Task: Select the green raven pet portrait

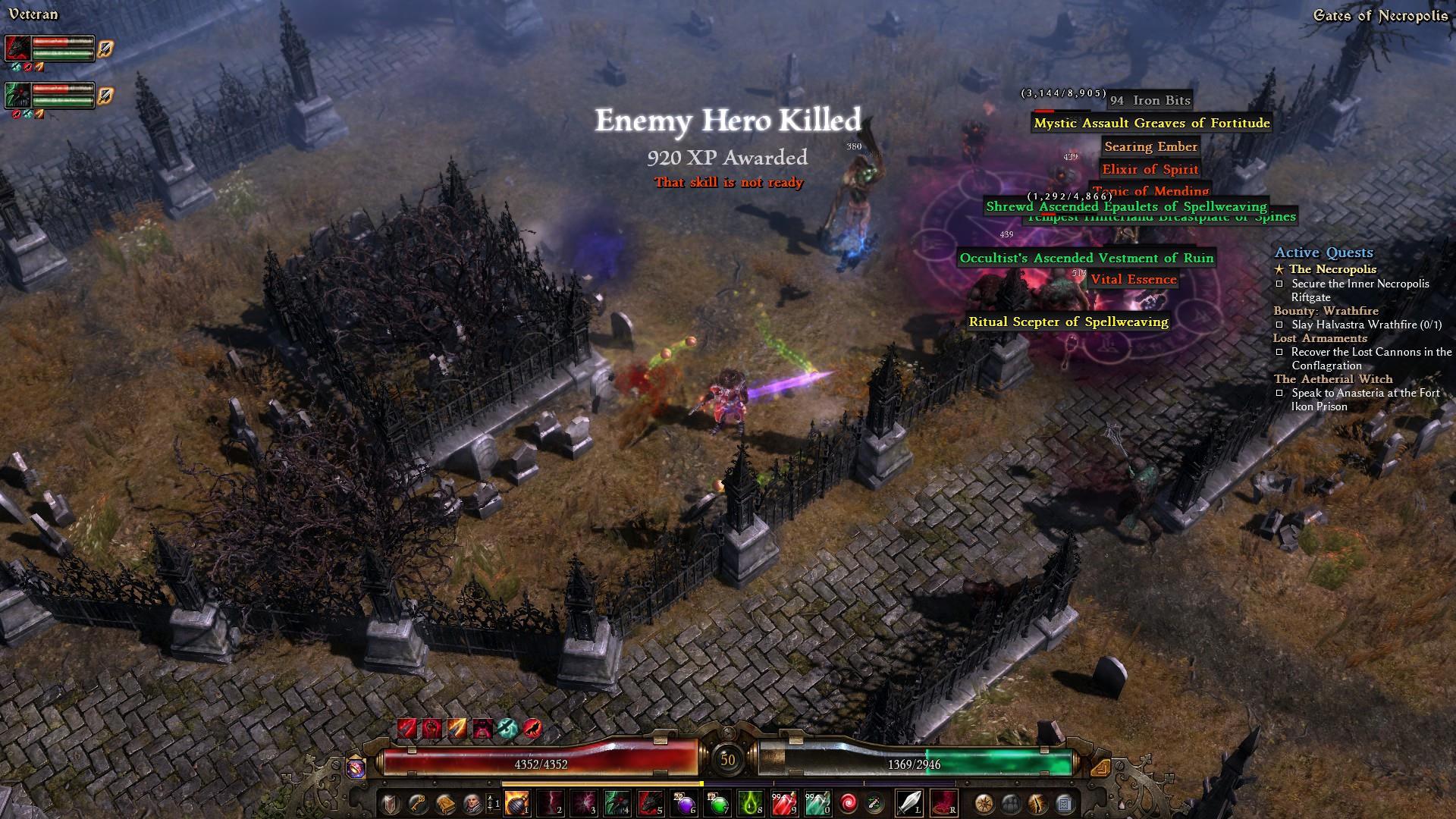Action: point(18,96)
